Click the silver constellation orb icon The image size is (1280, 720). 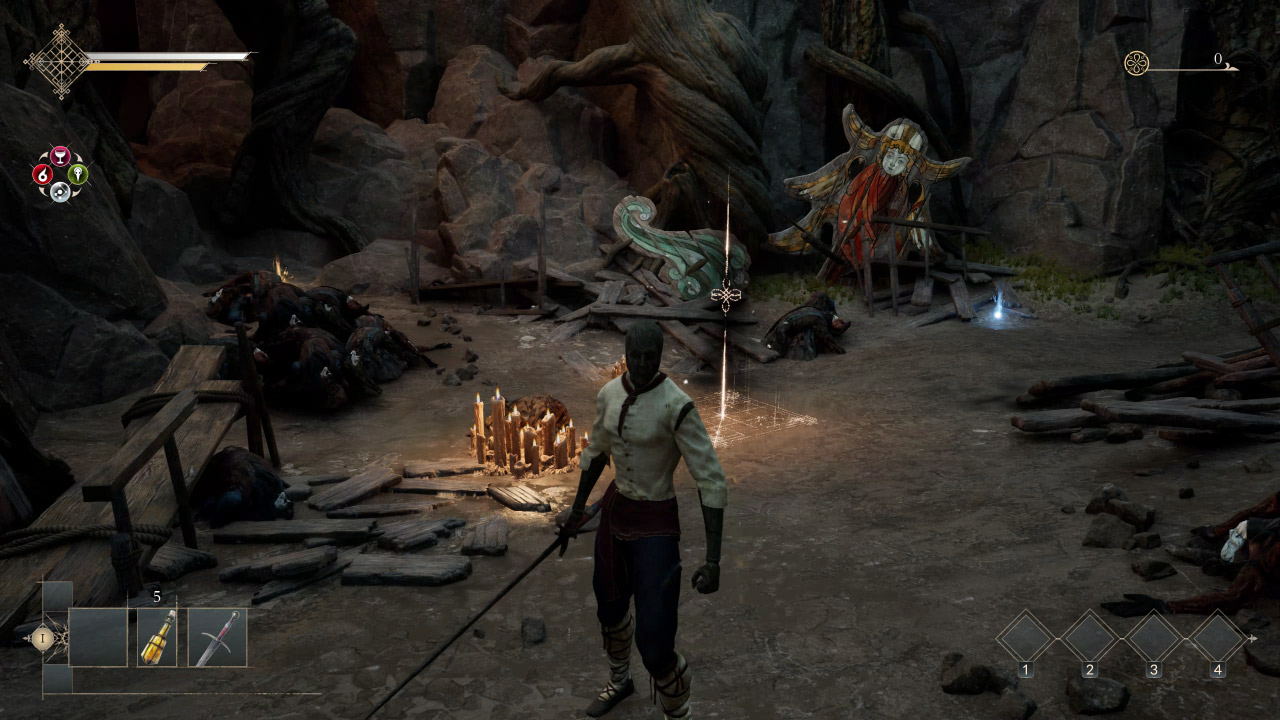60,190
